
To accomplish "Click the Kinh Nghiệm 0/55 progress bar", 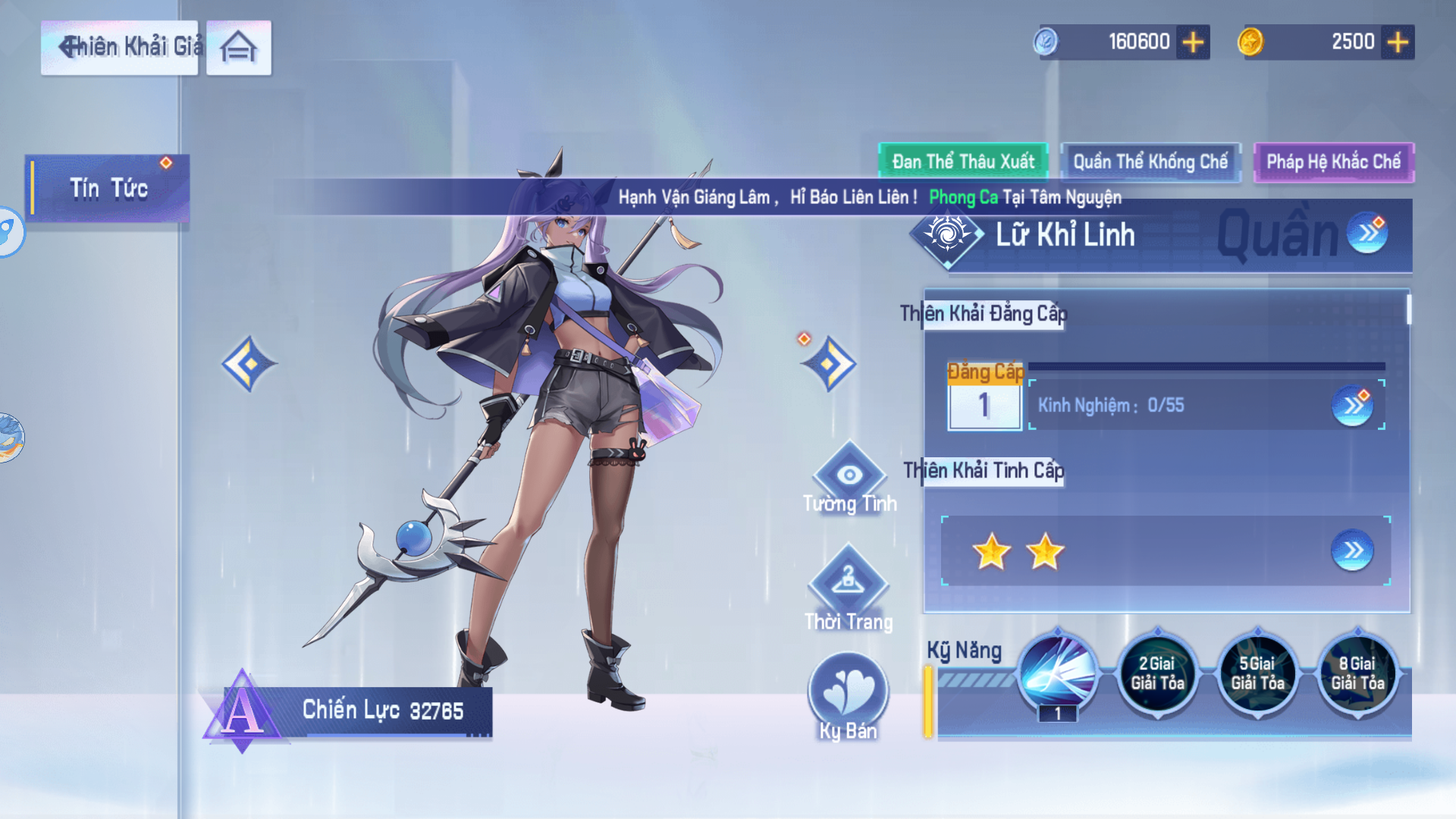I will coord(1115,406).
